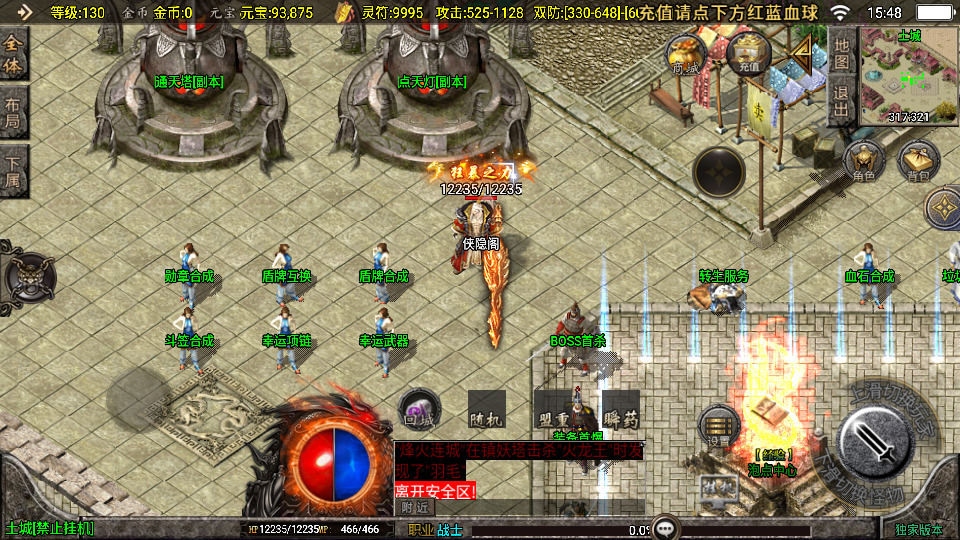The image size is (960, 540).
Task: Click the 退出 exit button
Action: coord(842,101)
